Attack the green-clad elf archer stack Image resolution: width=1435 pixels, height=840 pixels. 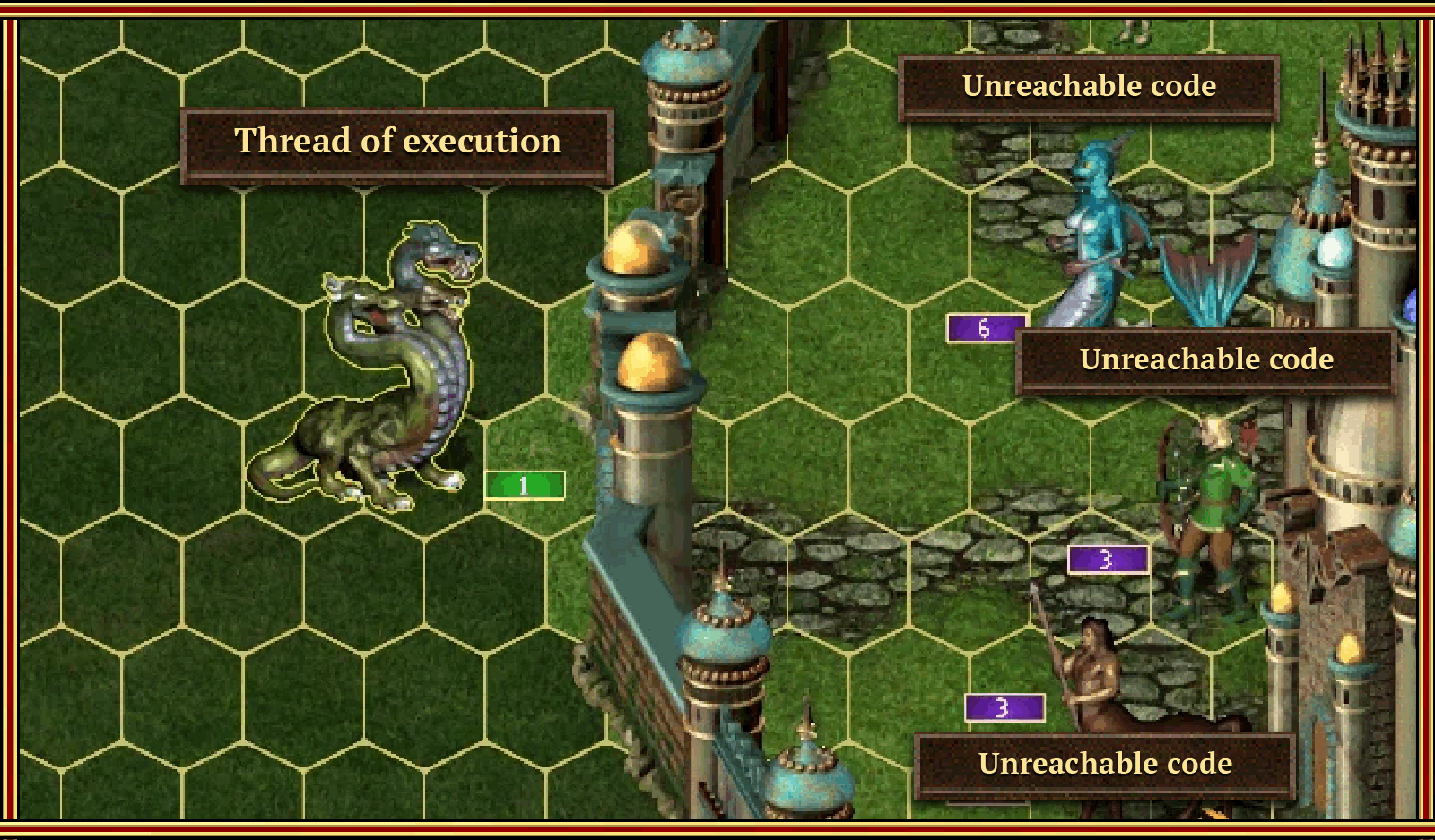coord(1213,511)
